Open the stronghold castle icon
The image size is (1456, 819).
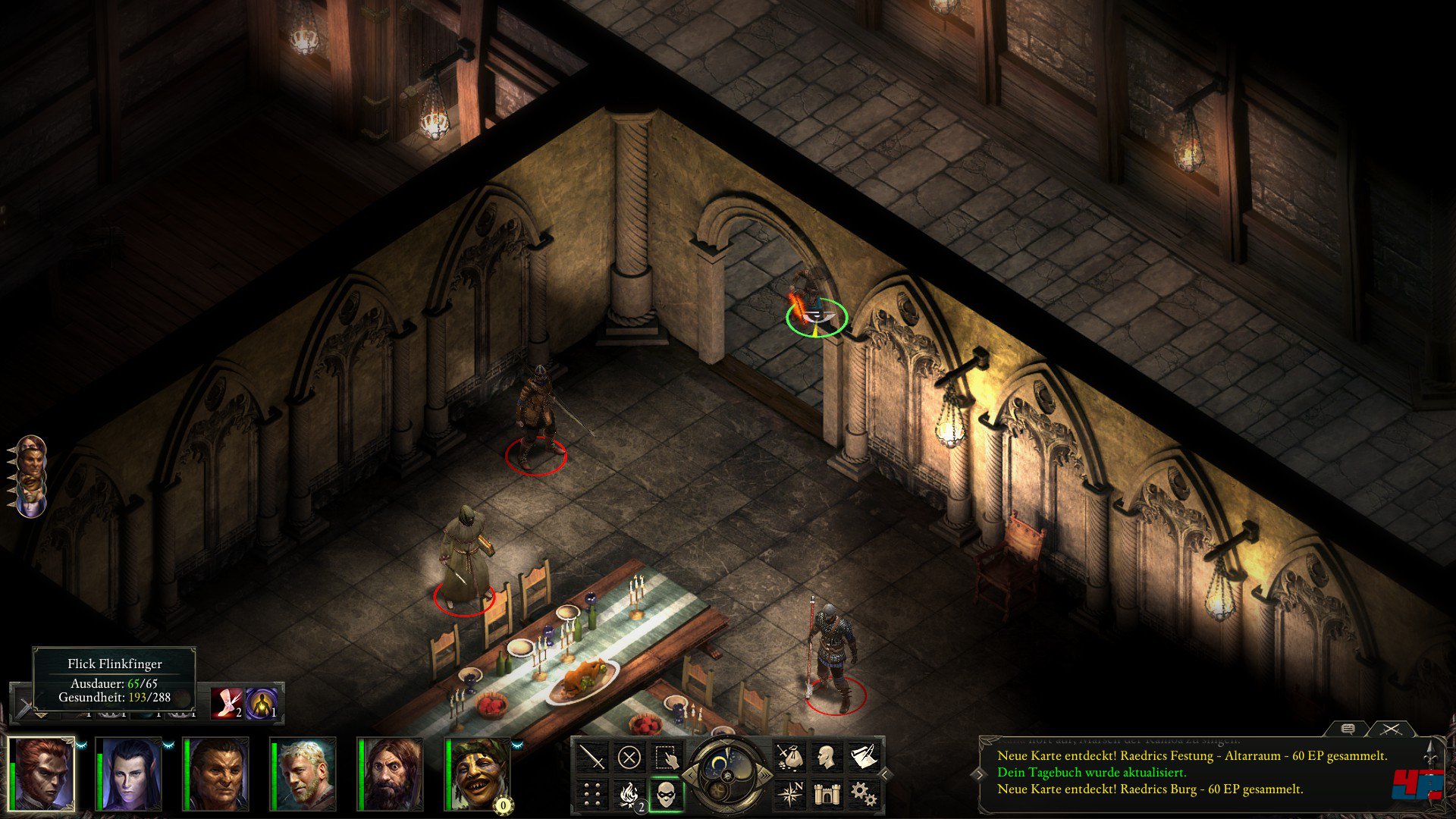tap(826, 794)
